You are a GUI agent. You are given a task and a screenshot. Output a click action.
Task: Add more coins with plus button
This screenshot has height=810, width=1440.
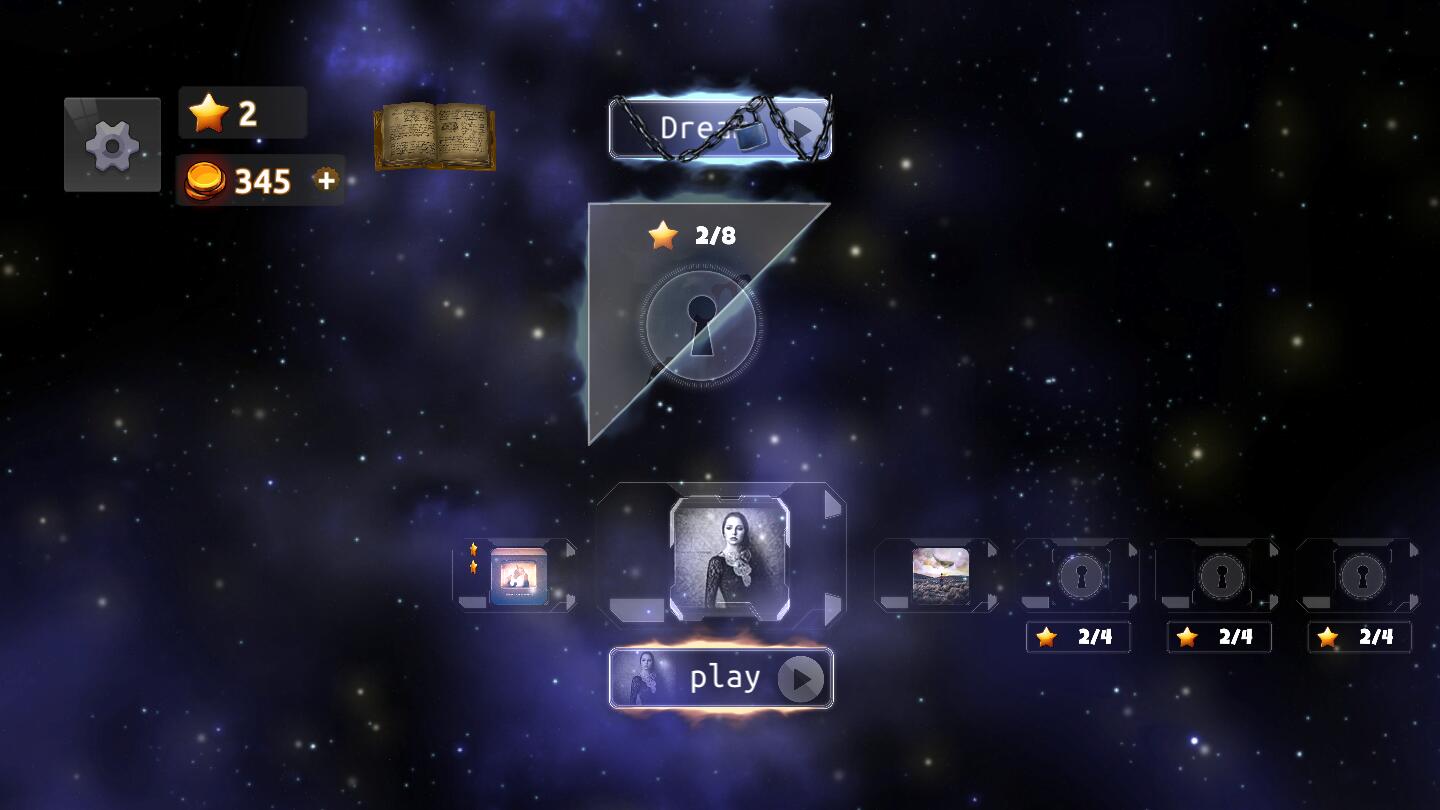pyautogui.click(x=326, y=180)
